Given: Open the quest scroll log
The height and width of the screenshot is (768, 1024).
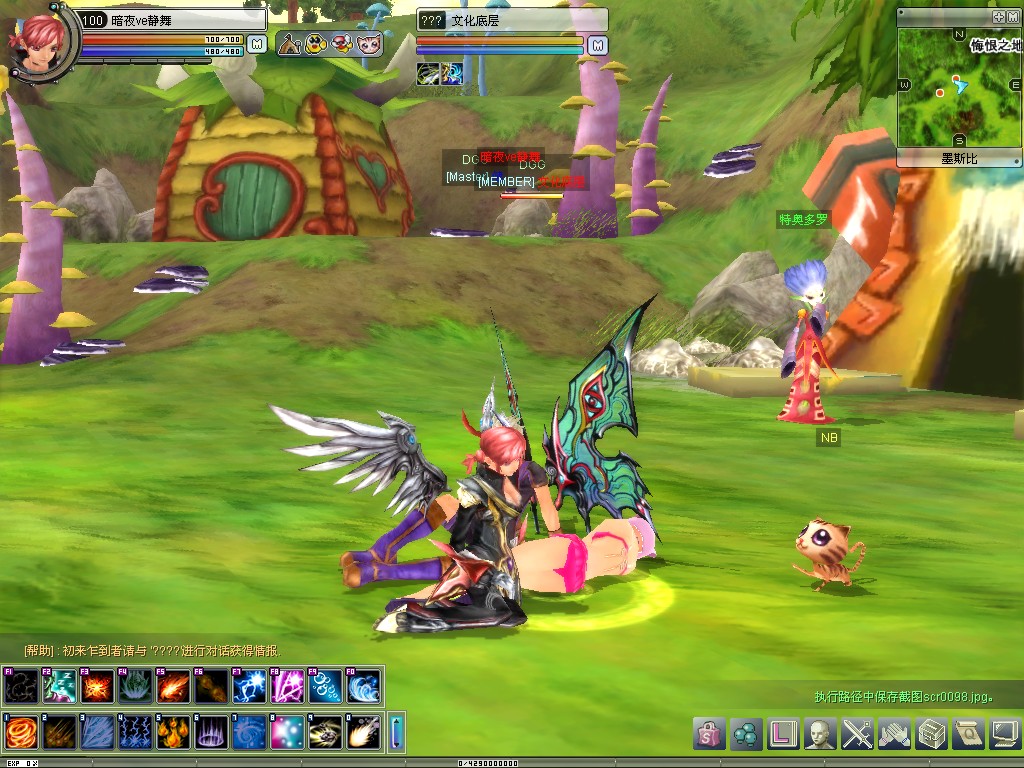Looking at the screenshot, I should pos(968,733).
